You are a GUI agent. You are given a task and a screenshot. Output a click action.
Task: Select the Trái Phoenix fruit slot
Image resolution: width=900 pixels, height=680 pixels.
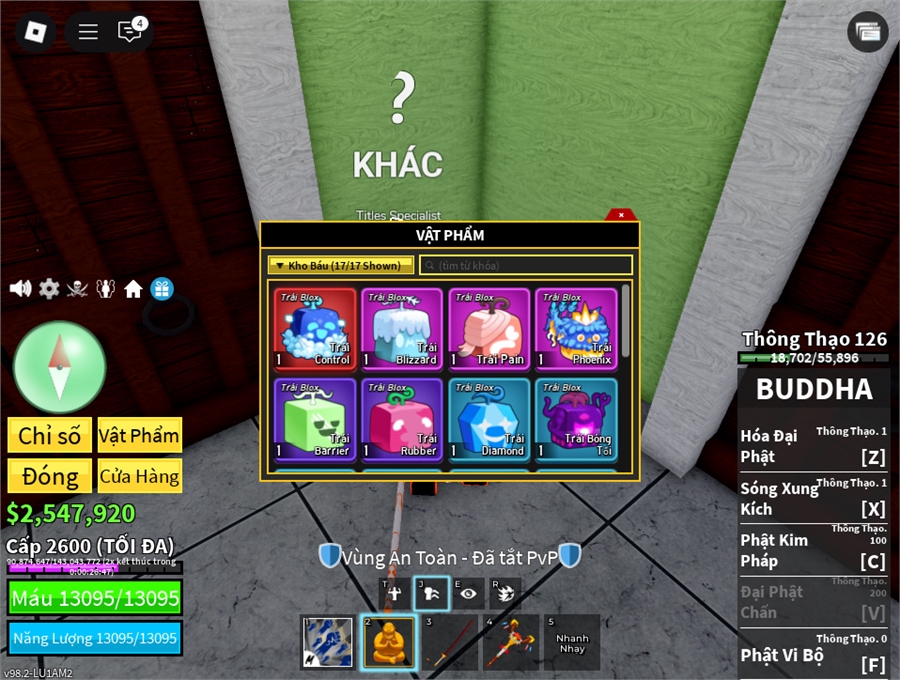pos(575,328)
